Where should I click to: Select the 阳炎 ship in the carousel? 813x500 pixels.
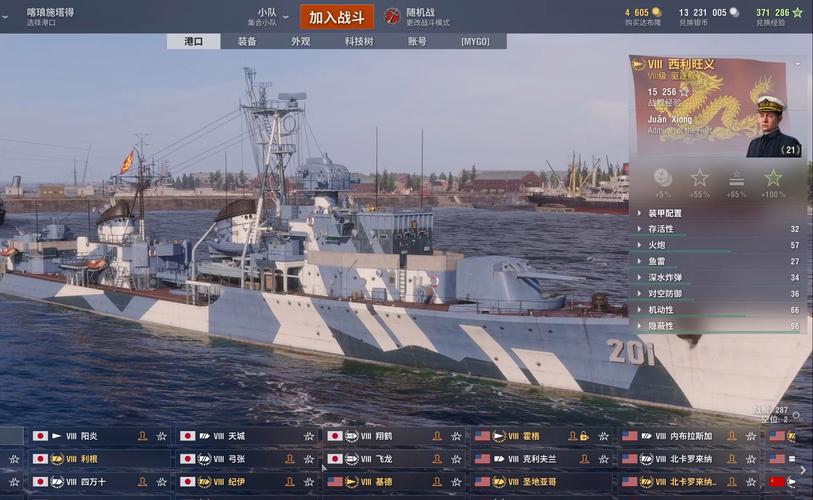[x=89, y=436]
